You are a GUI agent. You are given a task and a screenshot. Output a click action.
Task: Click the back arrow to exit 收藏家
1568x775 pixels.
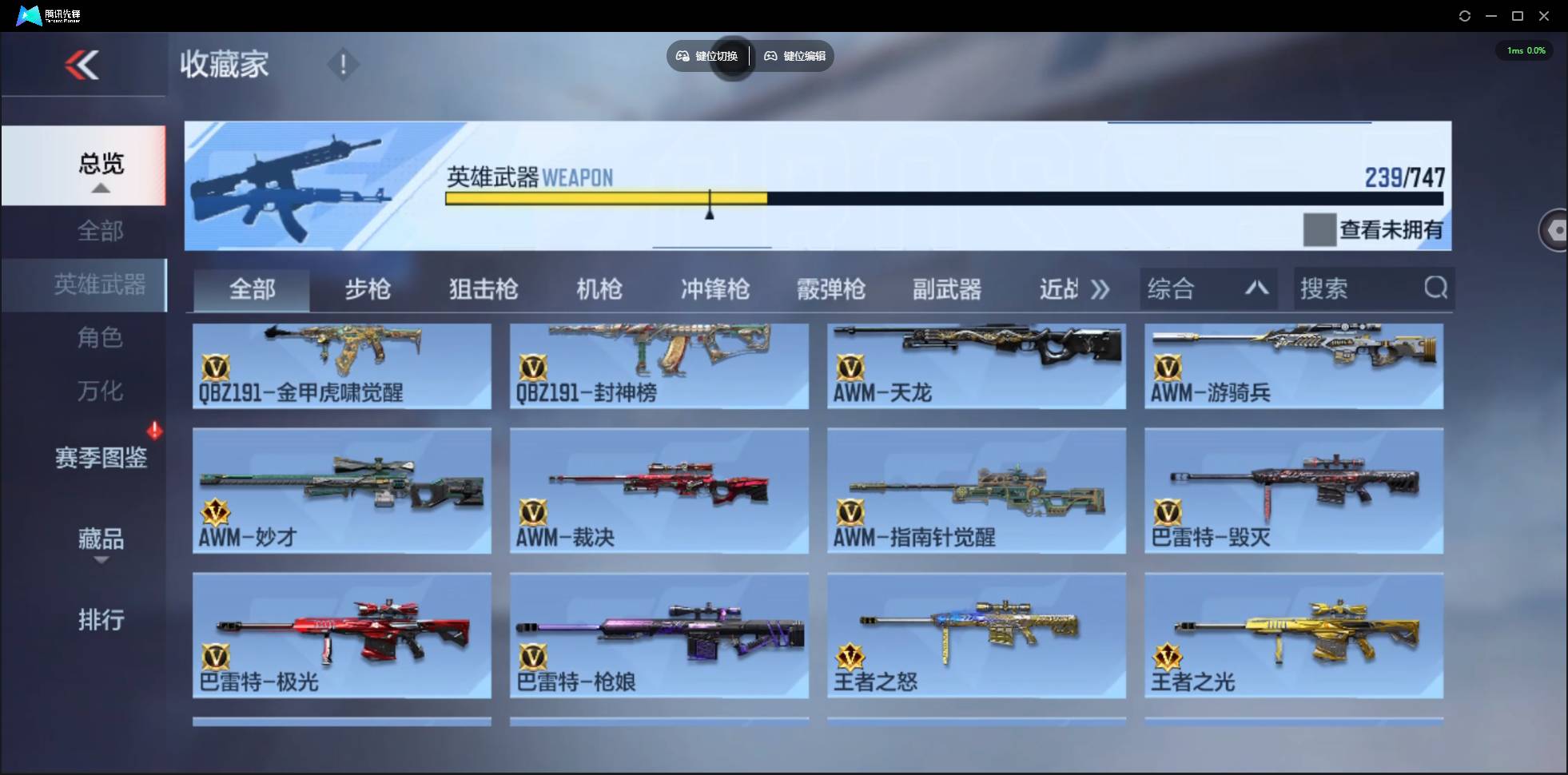(x=84, y=66)
